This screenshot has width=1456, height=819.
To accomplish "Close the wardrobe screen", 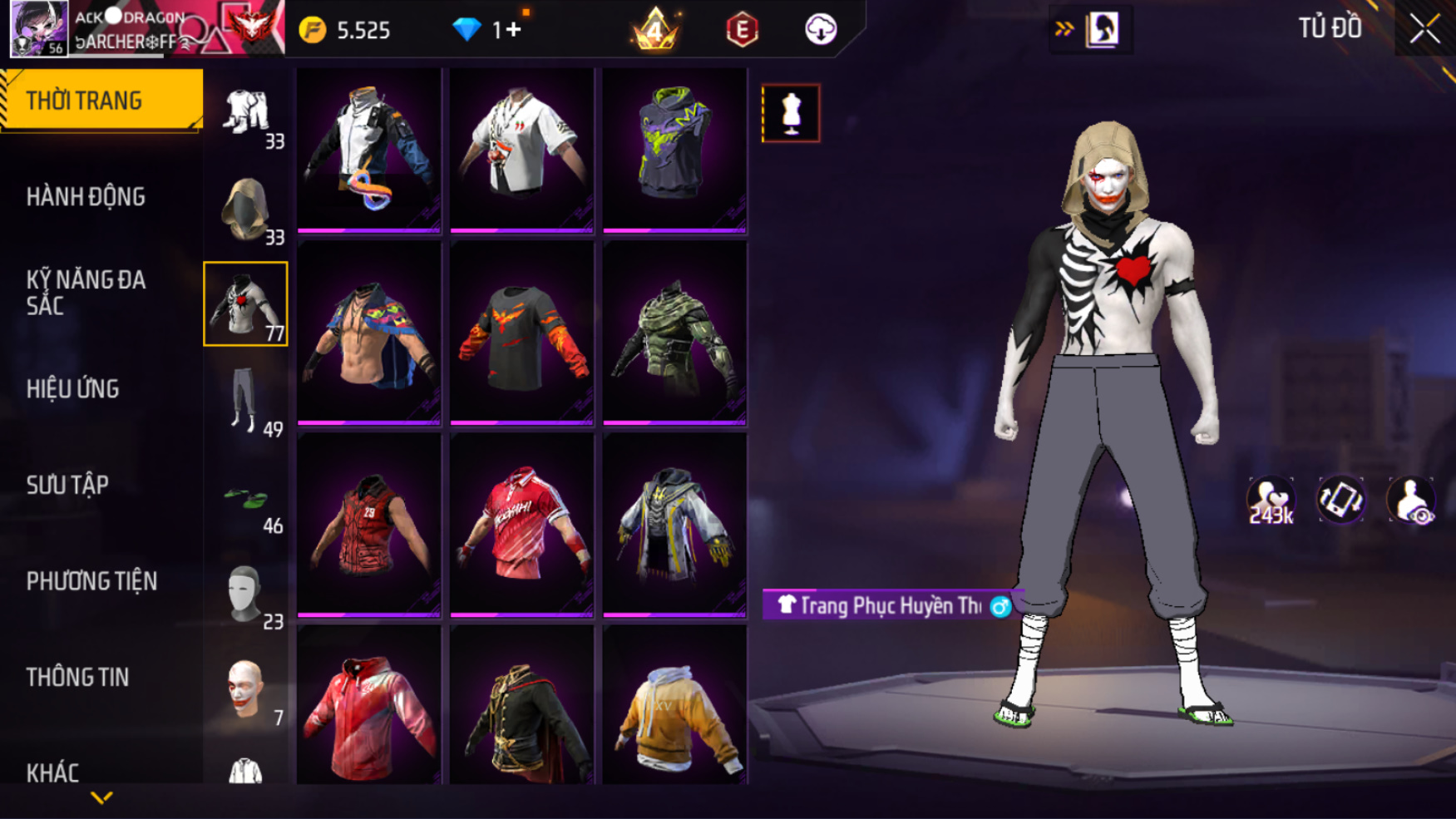I will 1424,29.
